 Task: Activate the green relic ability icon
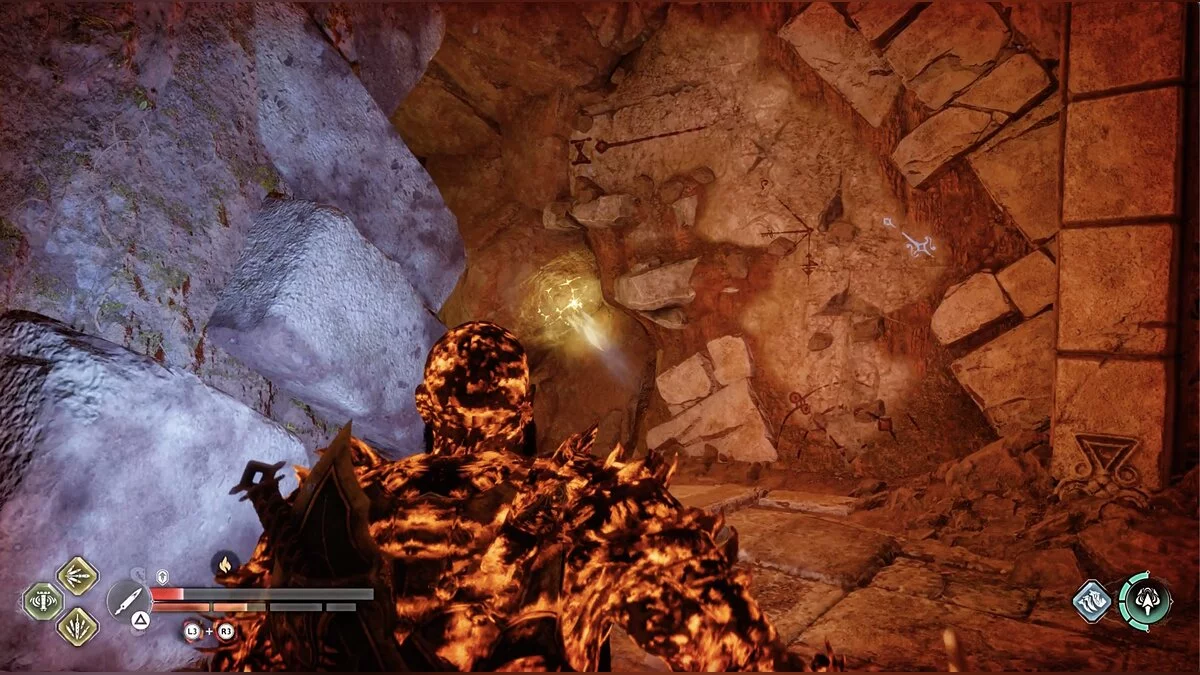(x=43, y=601)
